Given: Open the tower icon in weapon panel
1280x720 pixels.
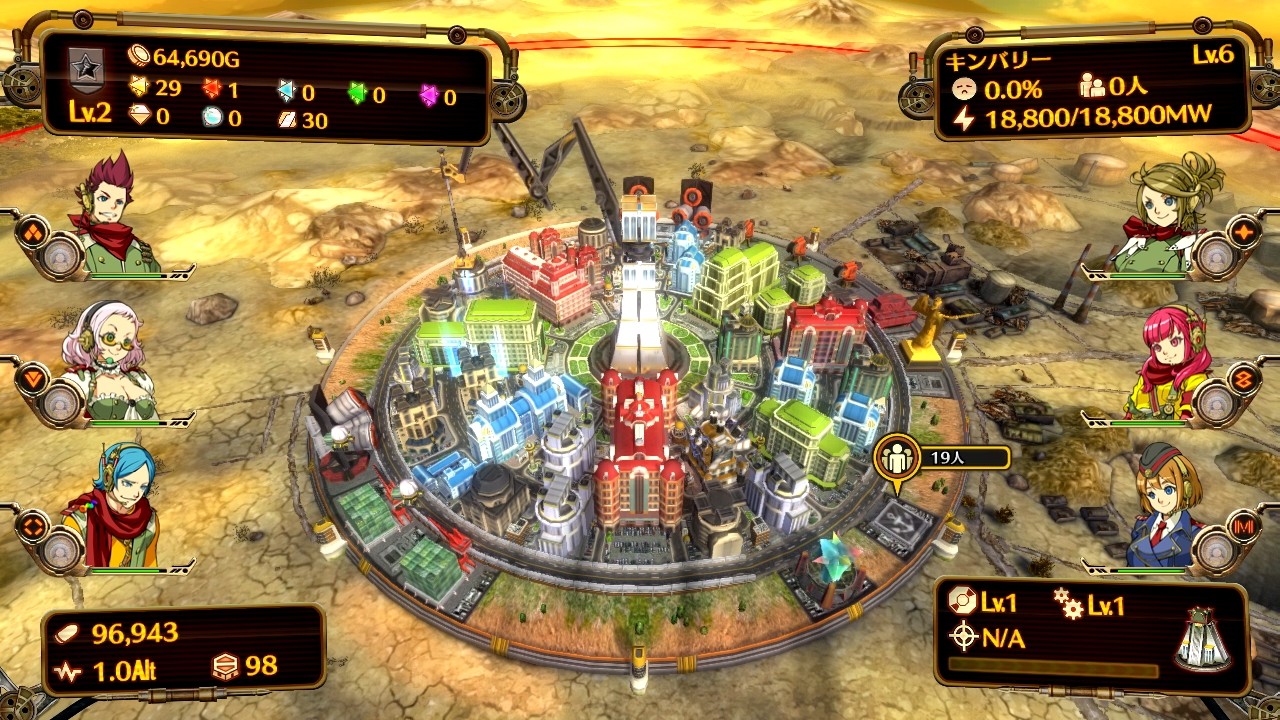Looking at the screenshot, I should (x=1202, y=639).
